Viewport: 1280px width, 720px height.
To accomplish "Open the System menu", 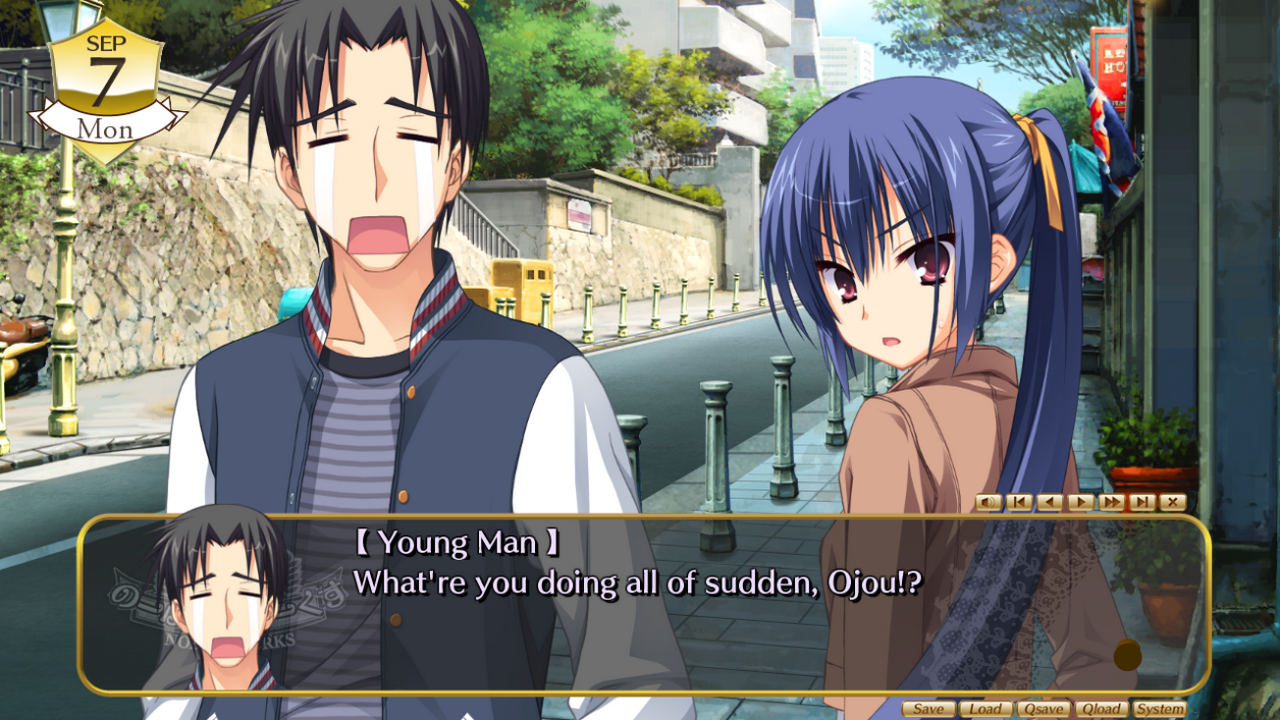I will tap(1159, 709).
